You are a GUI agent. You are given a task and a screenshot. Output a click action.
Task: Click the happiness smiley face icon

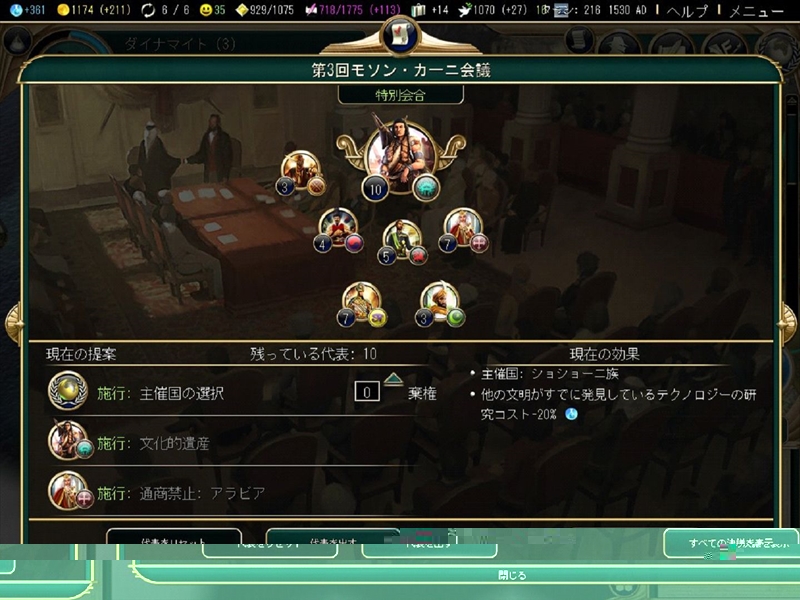(x=208, y=11)
